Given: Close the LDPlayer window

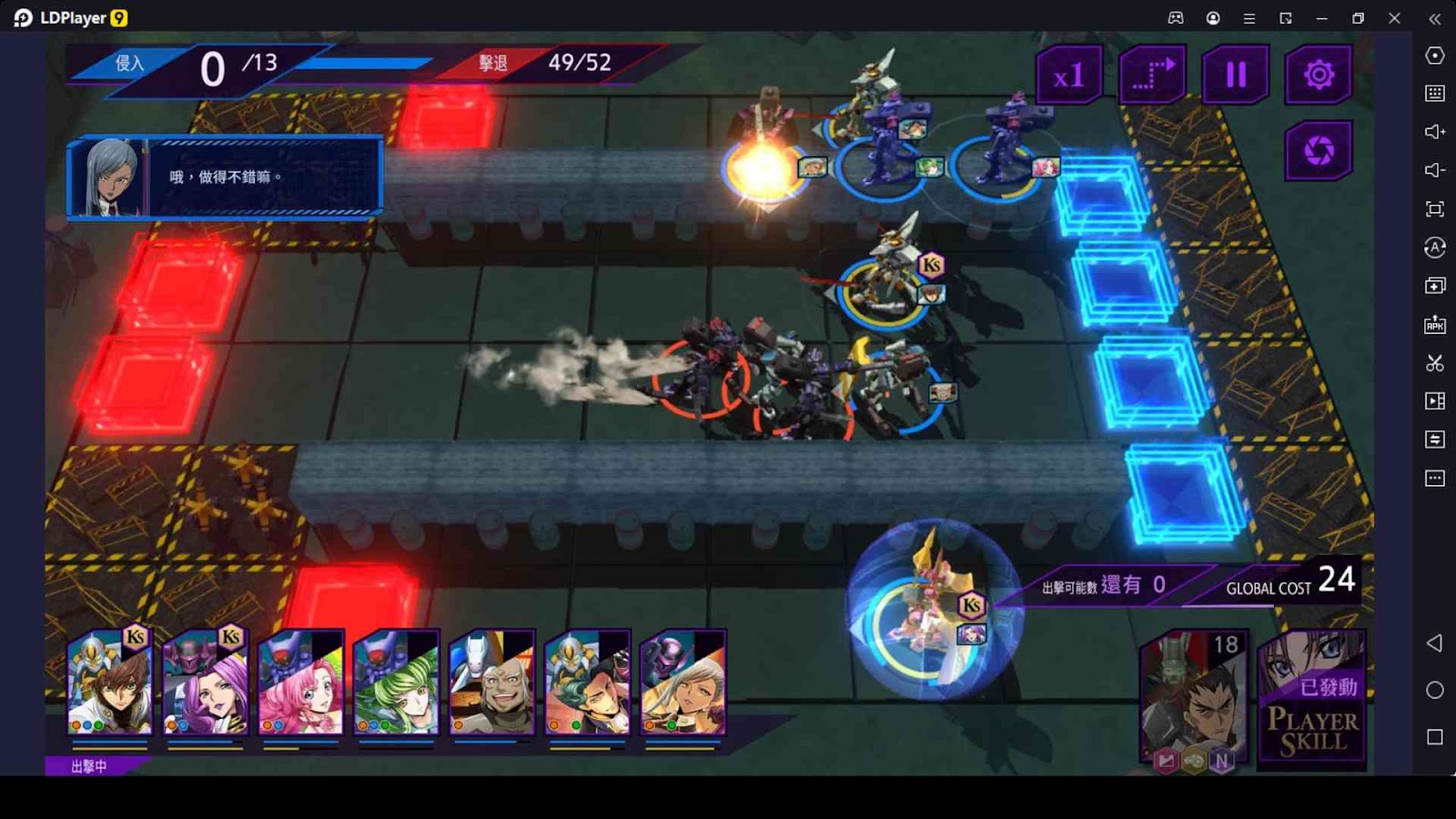Looking at the screenshot, I should click(1394, 18).
